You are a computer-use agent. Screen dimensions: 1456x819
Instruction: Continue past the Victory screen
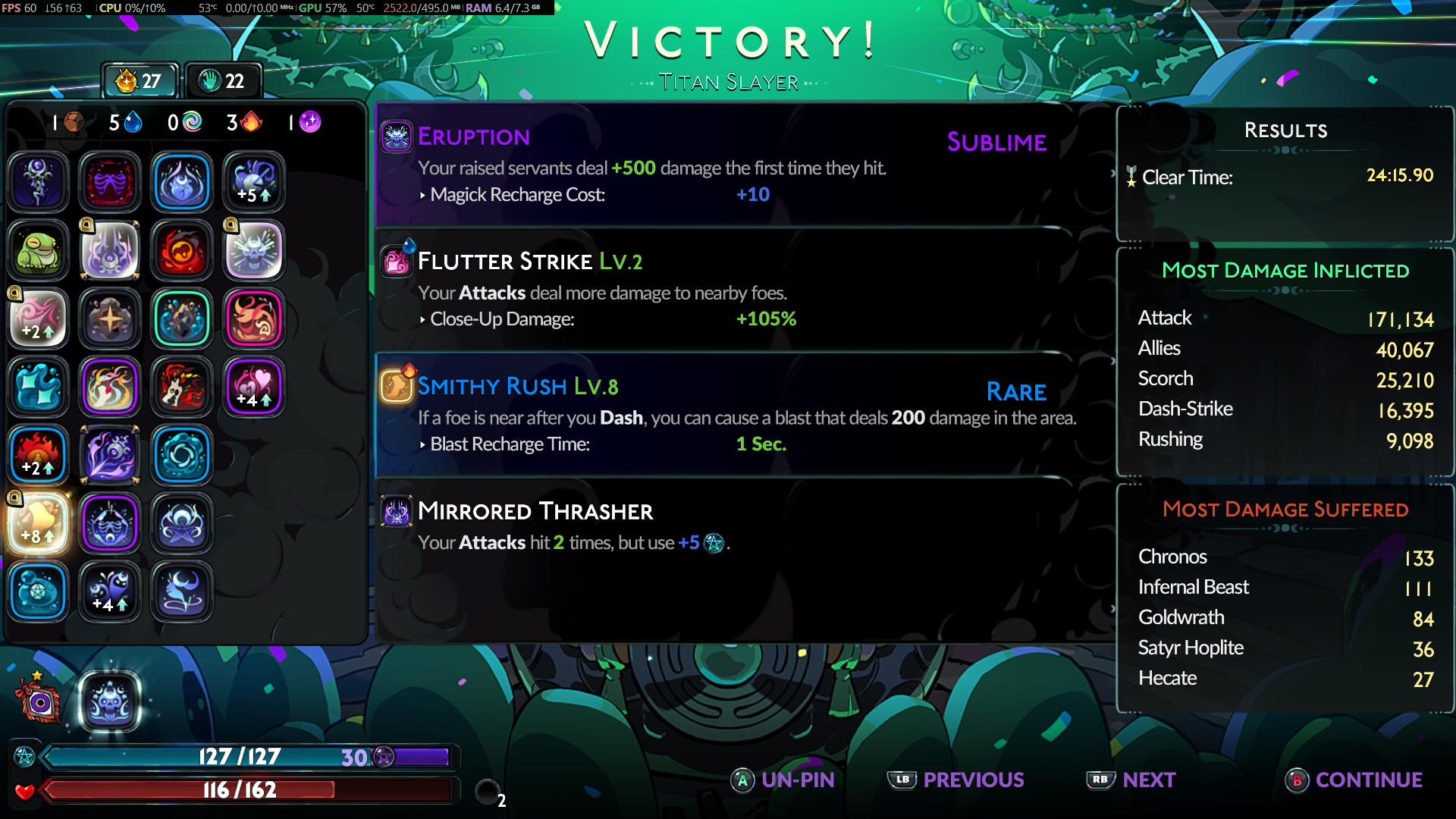tap(1354, 780)
